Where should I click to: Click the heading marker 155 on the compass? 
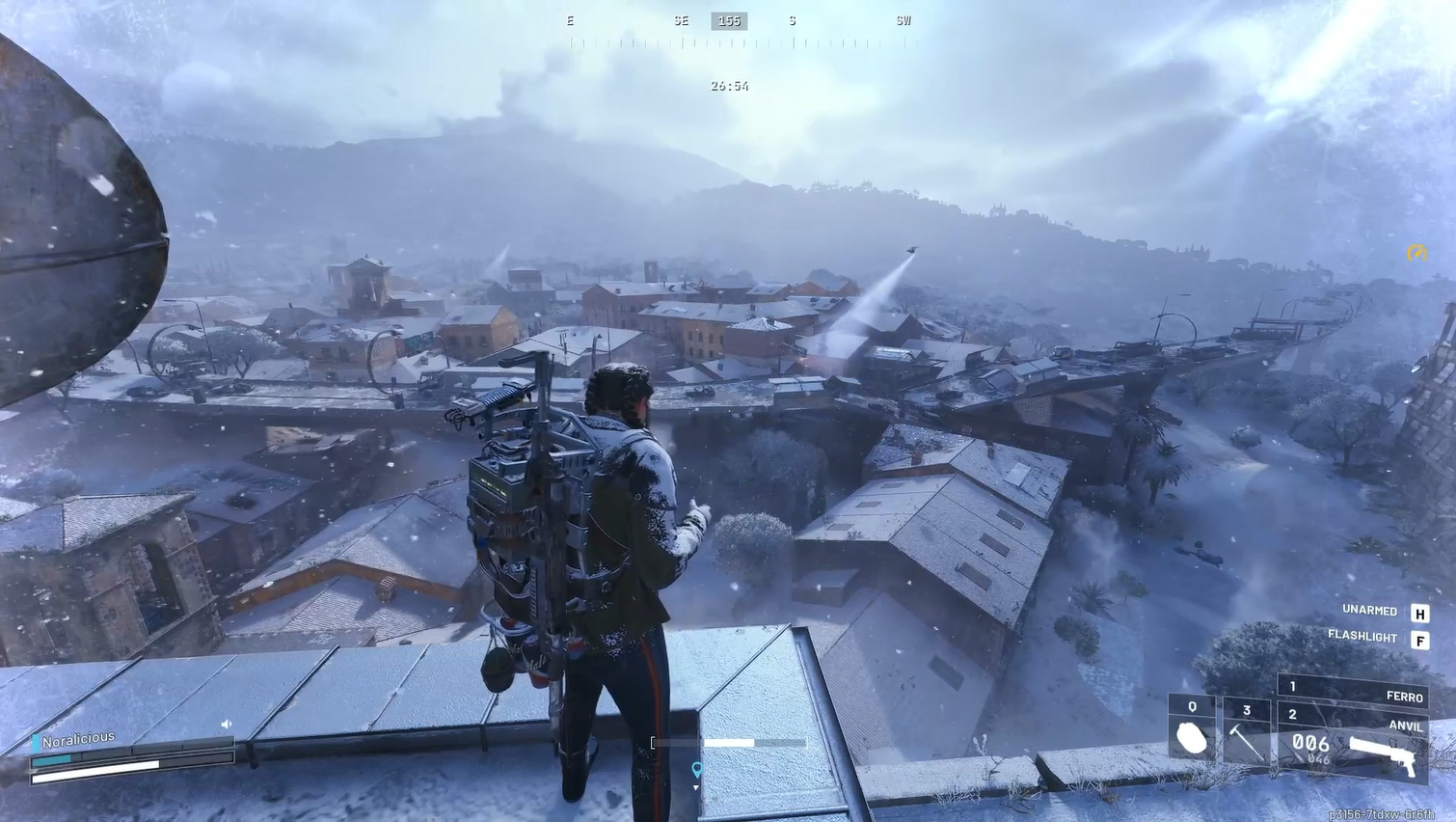(729, 20)
